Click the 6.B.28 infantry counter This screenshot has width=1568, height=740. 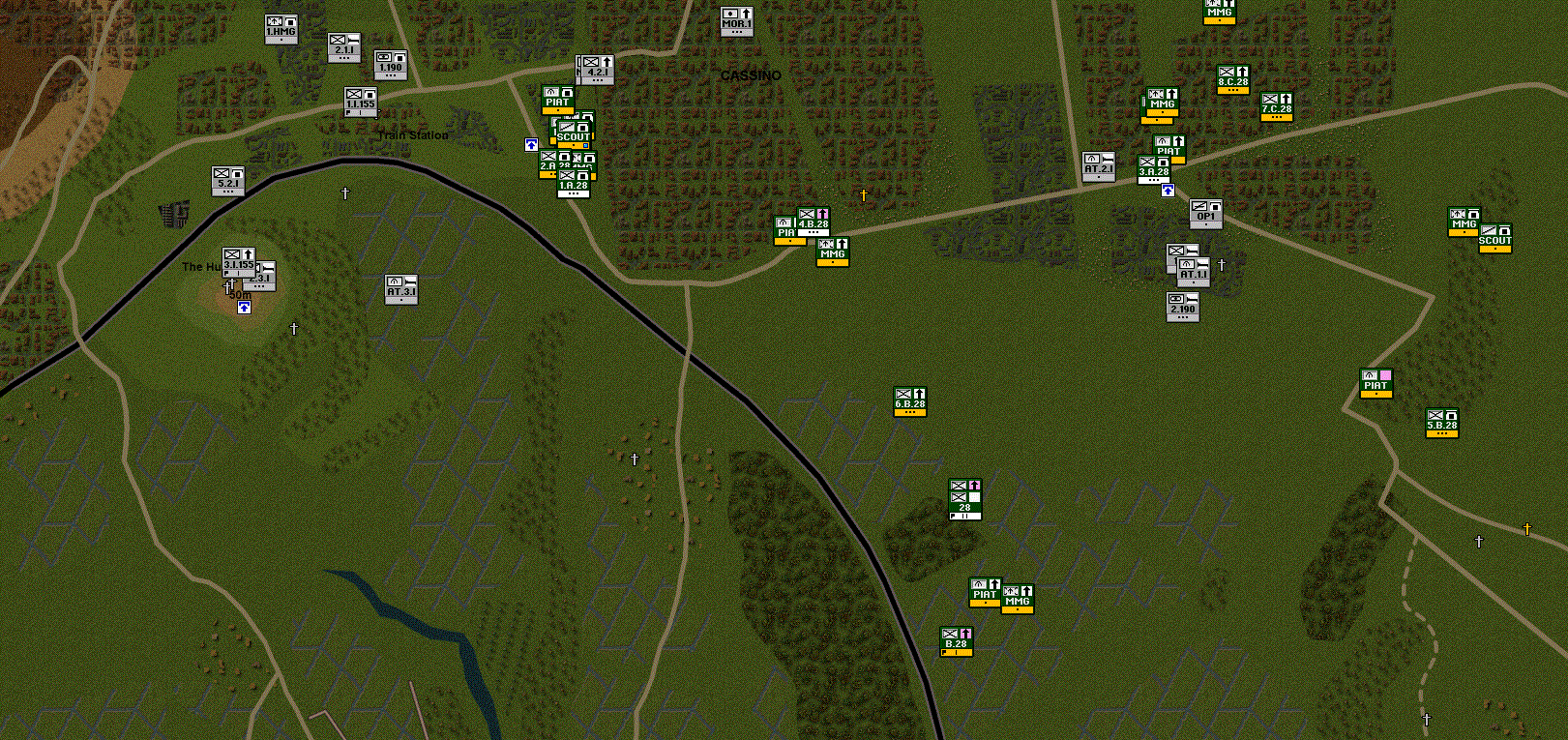click(909, 401)
